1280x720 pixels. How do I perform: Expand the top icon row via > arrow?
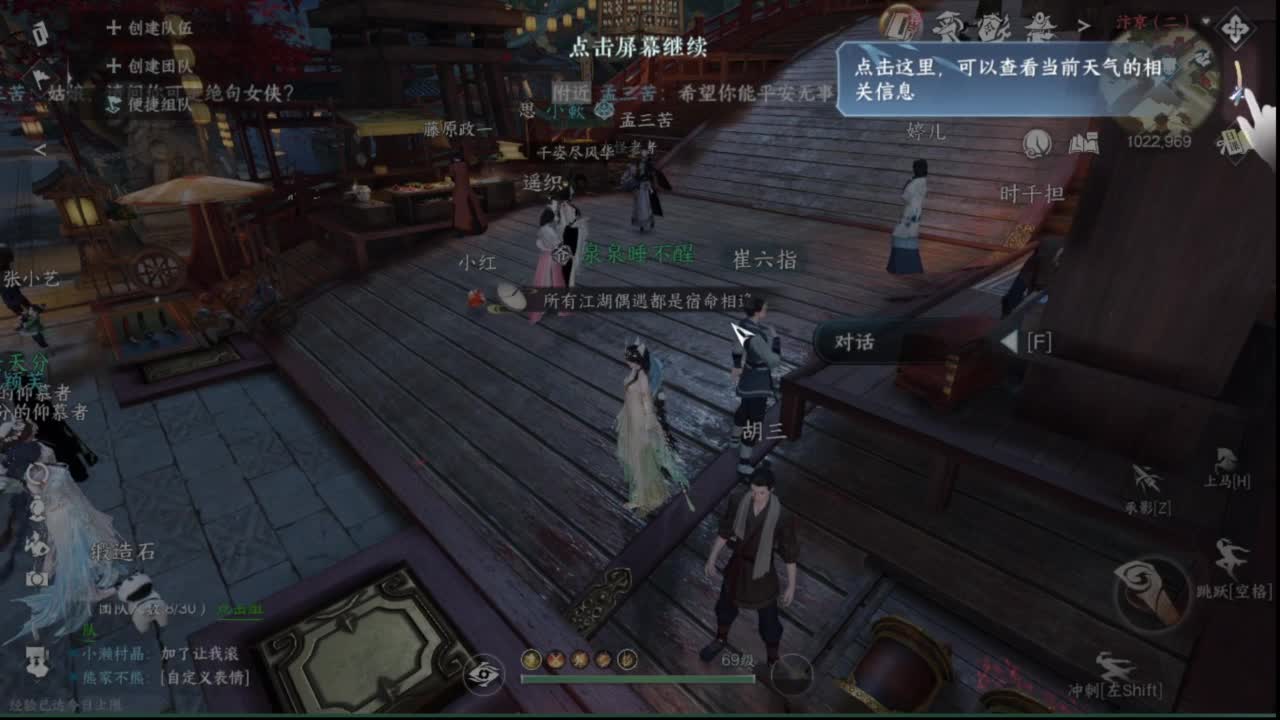(x=1083, y=24)
